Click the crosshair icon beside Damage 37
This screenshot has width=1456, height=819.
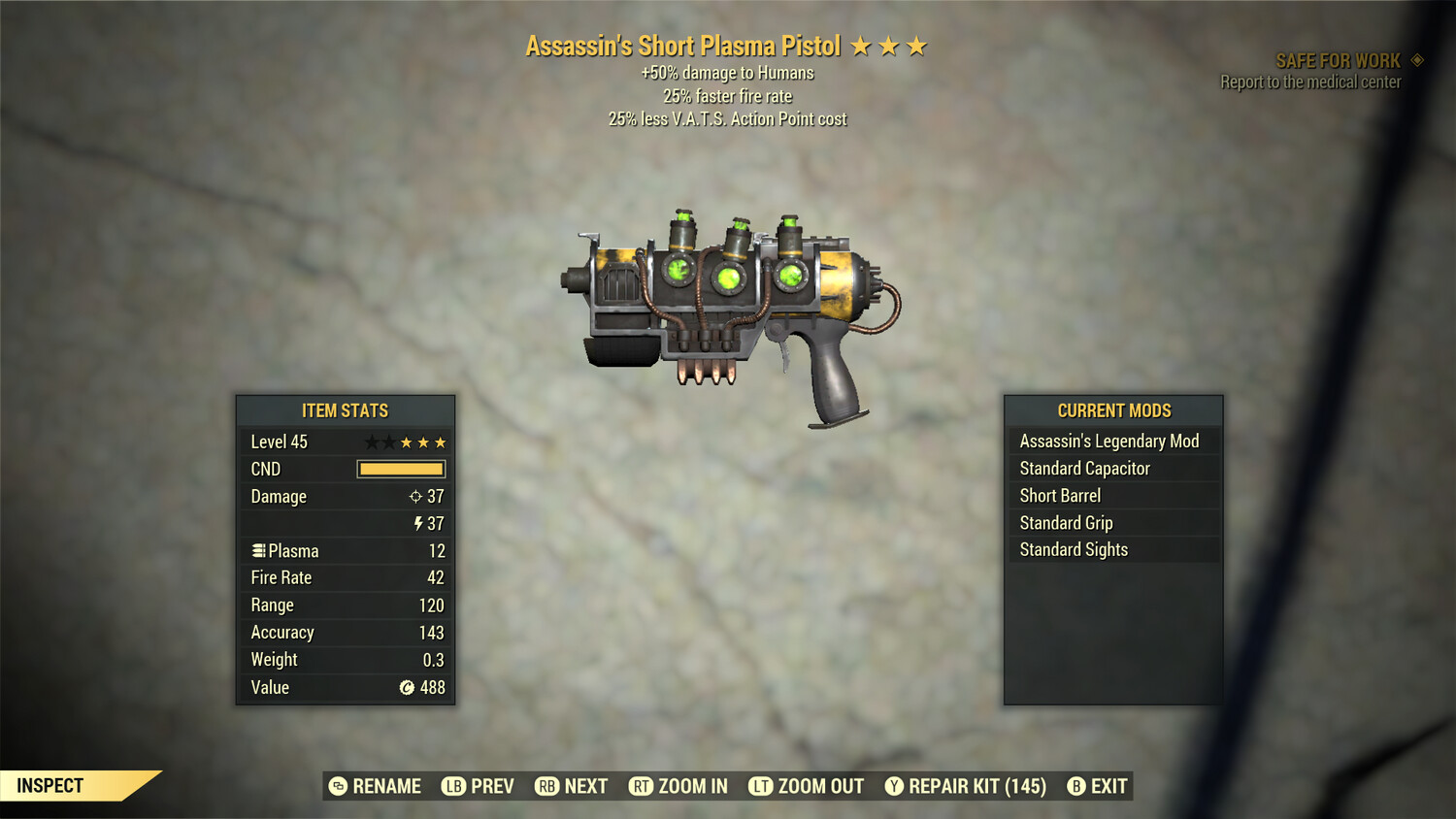tap(417, 496)
